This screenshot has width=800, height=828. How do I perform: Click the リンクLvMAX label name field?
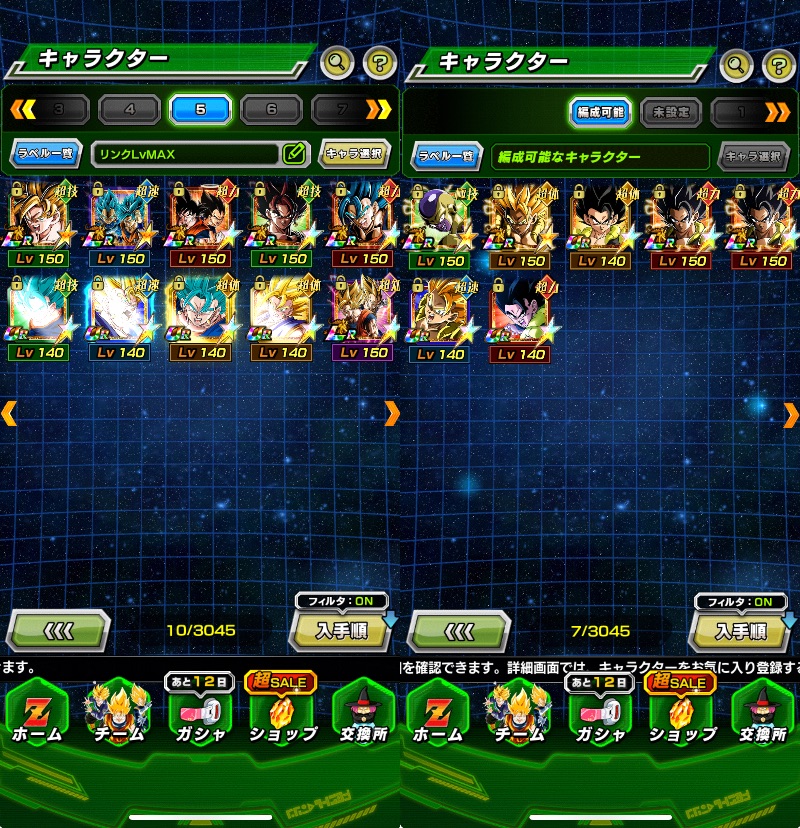point(185,154)
